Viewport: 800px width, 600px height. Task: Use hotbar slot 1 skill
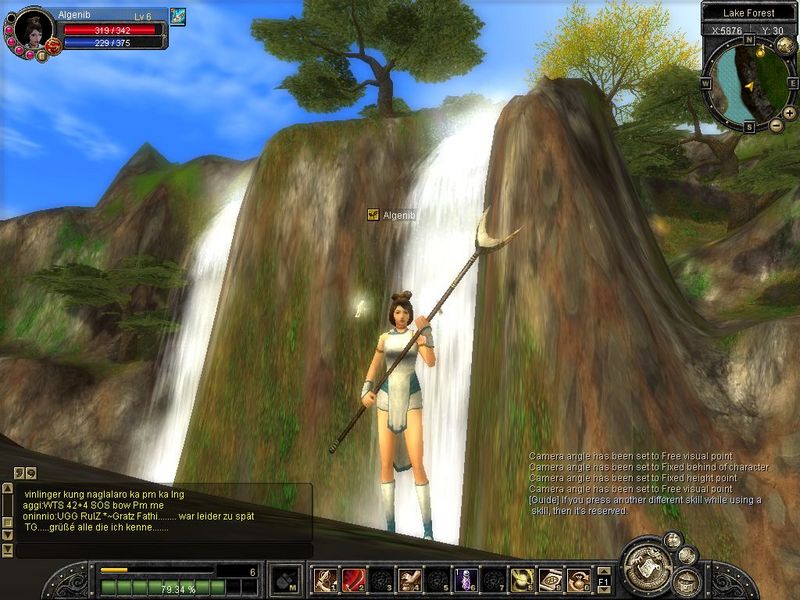coord(325,579)
